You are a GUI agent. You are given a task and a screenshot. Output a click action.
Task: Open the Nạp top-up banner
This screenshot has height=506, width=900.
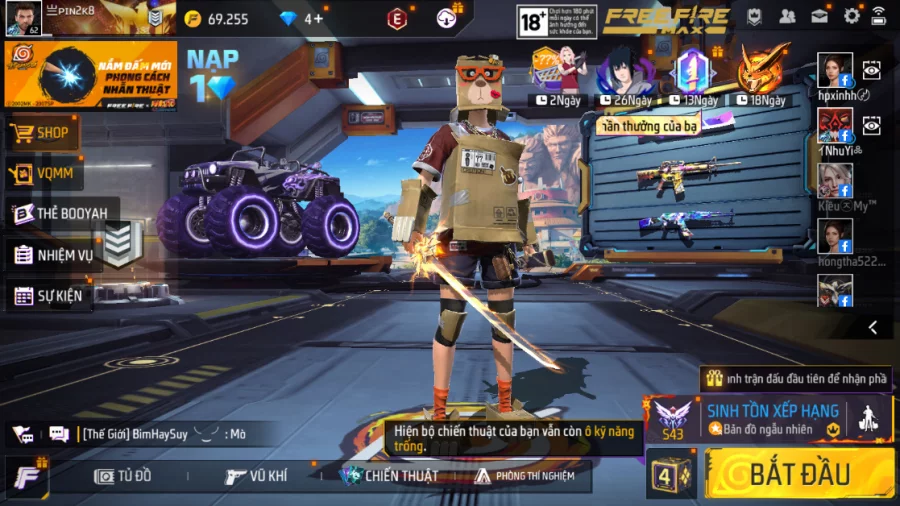point(212,75)
